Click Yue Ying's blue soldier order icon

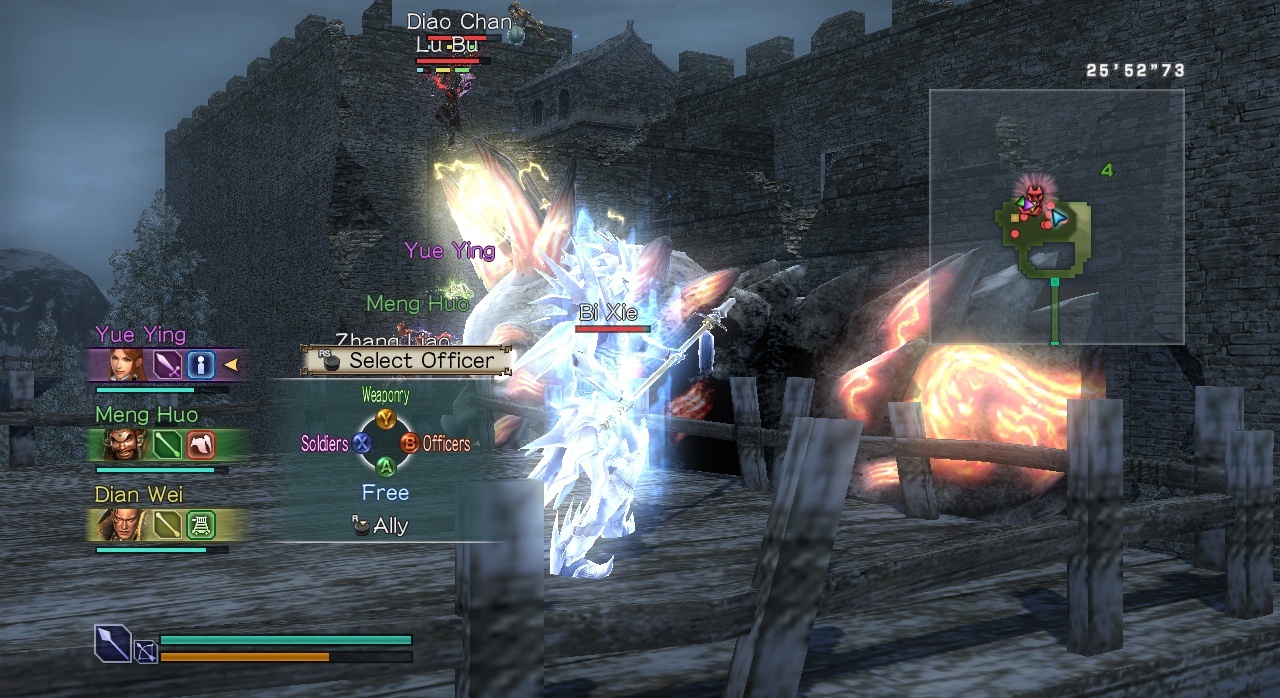point(200,365)
